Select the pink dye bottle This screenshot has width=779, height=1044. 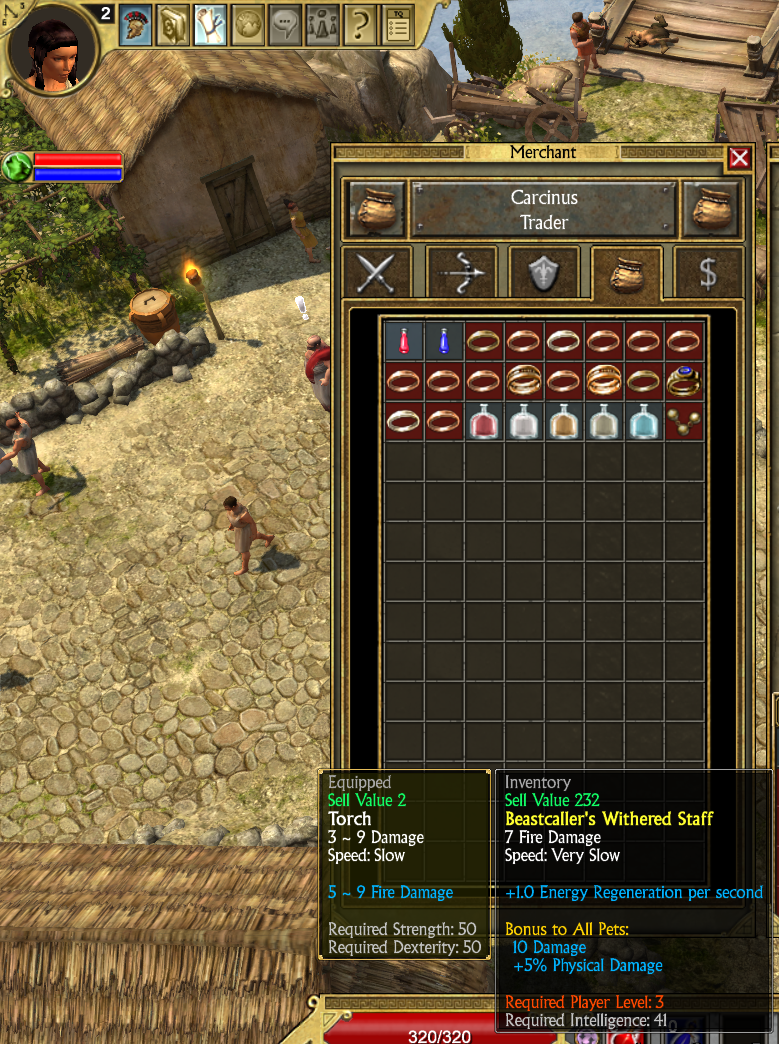click(484, 421)
